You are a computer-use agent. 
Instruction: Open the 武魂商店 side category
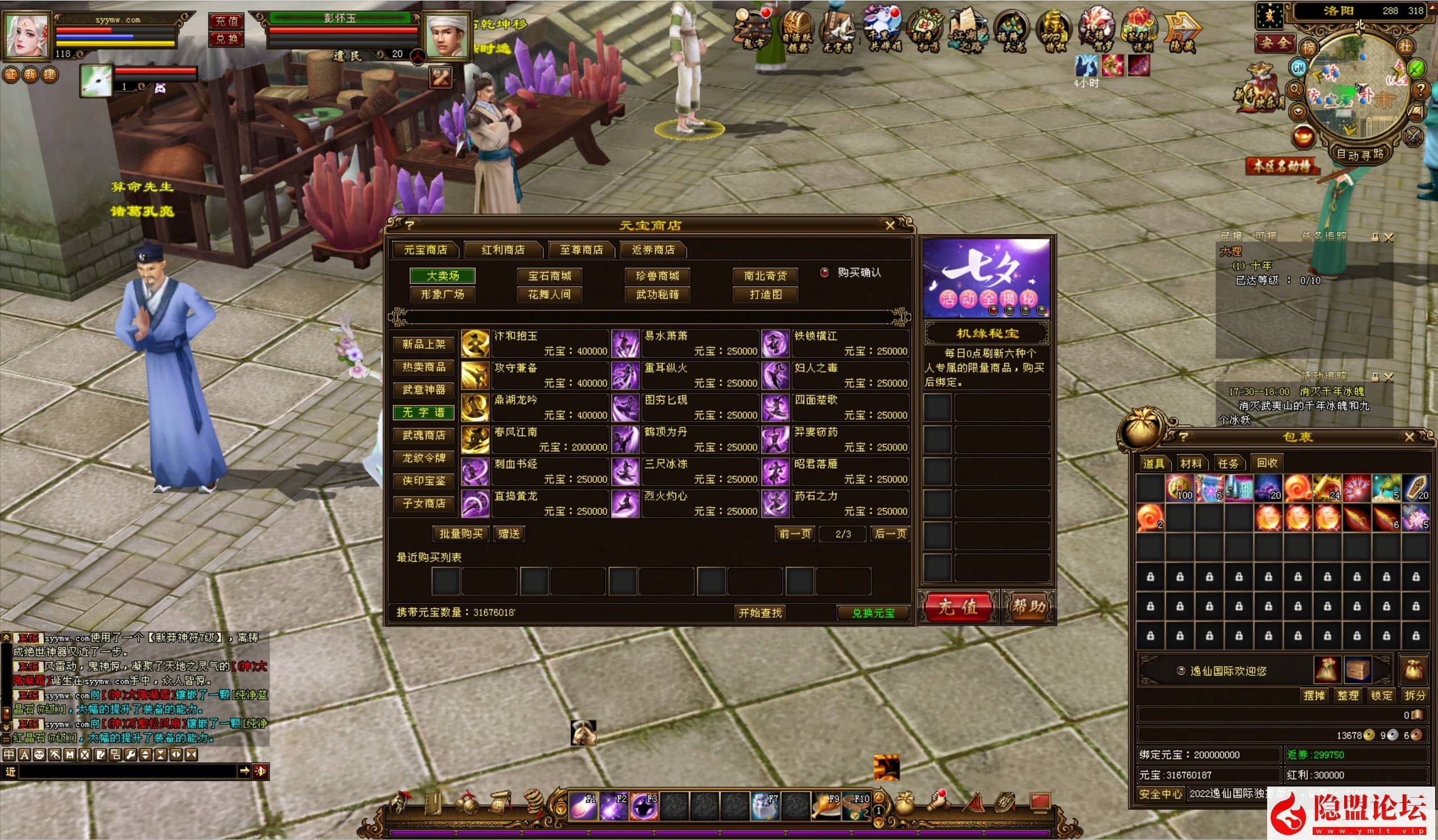(x=423, y=435)
